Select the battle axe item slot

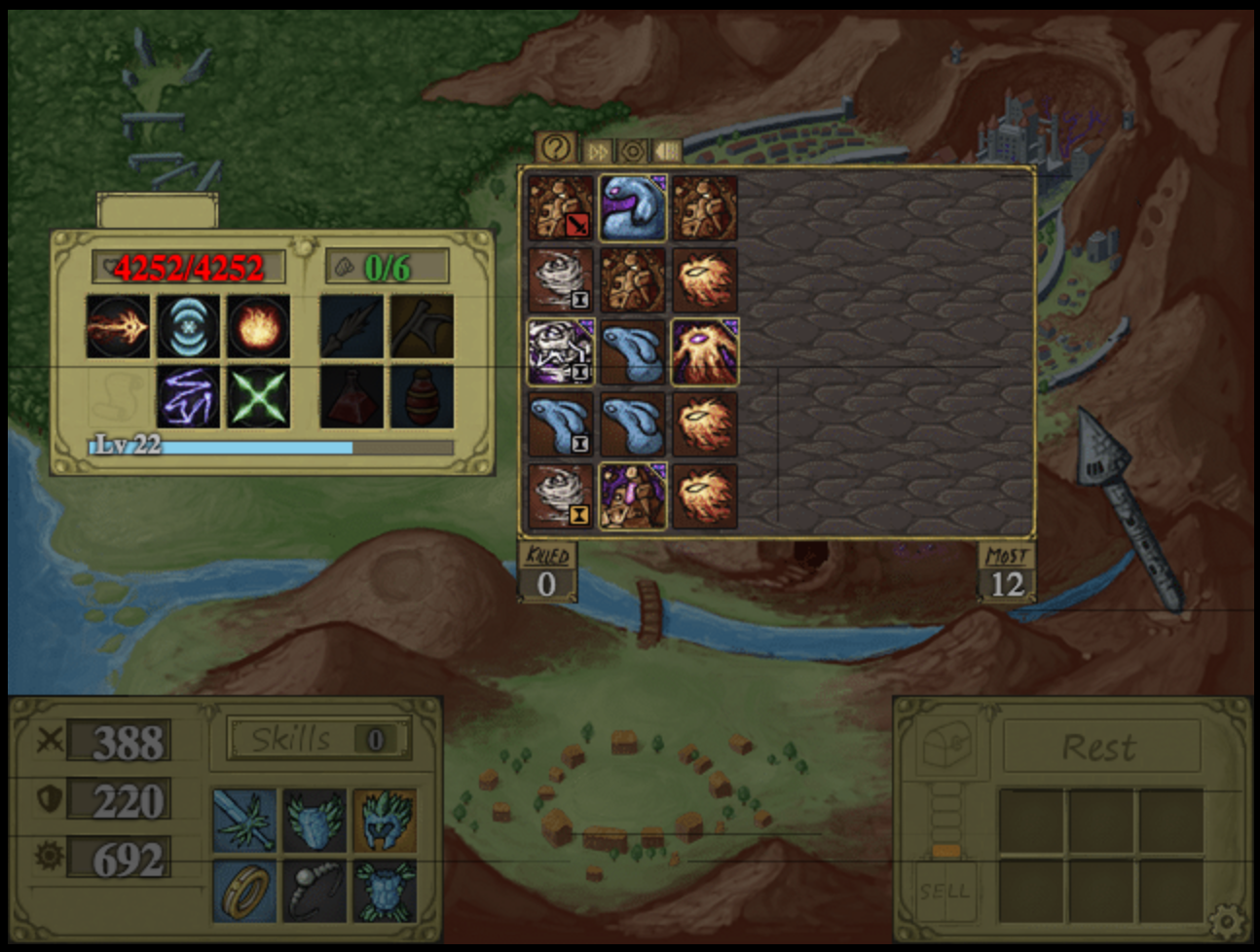422,326
